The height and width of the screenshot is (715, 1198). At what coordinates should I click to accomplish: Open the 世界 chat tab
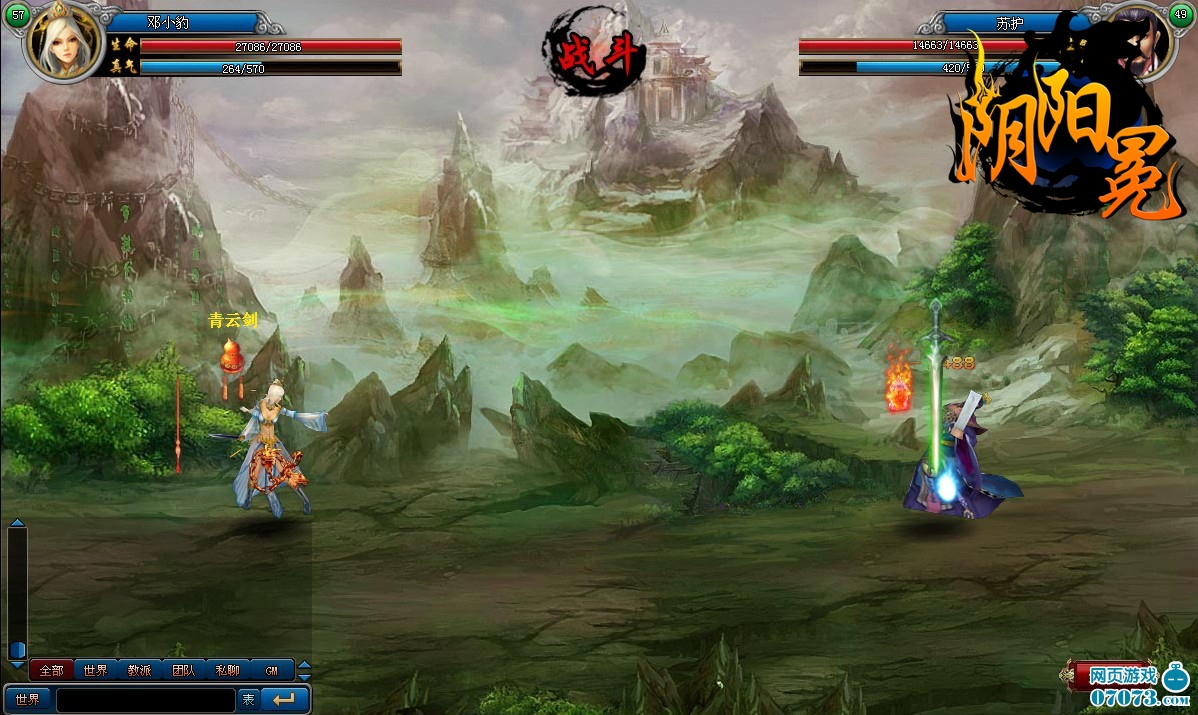point(96,670)
